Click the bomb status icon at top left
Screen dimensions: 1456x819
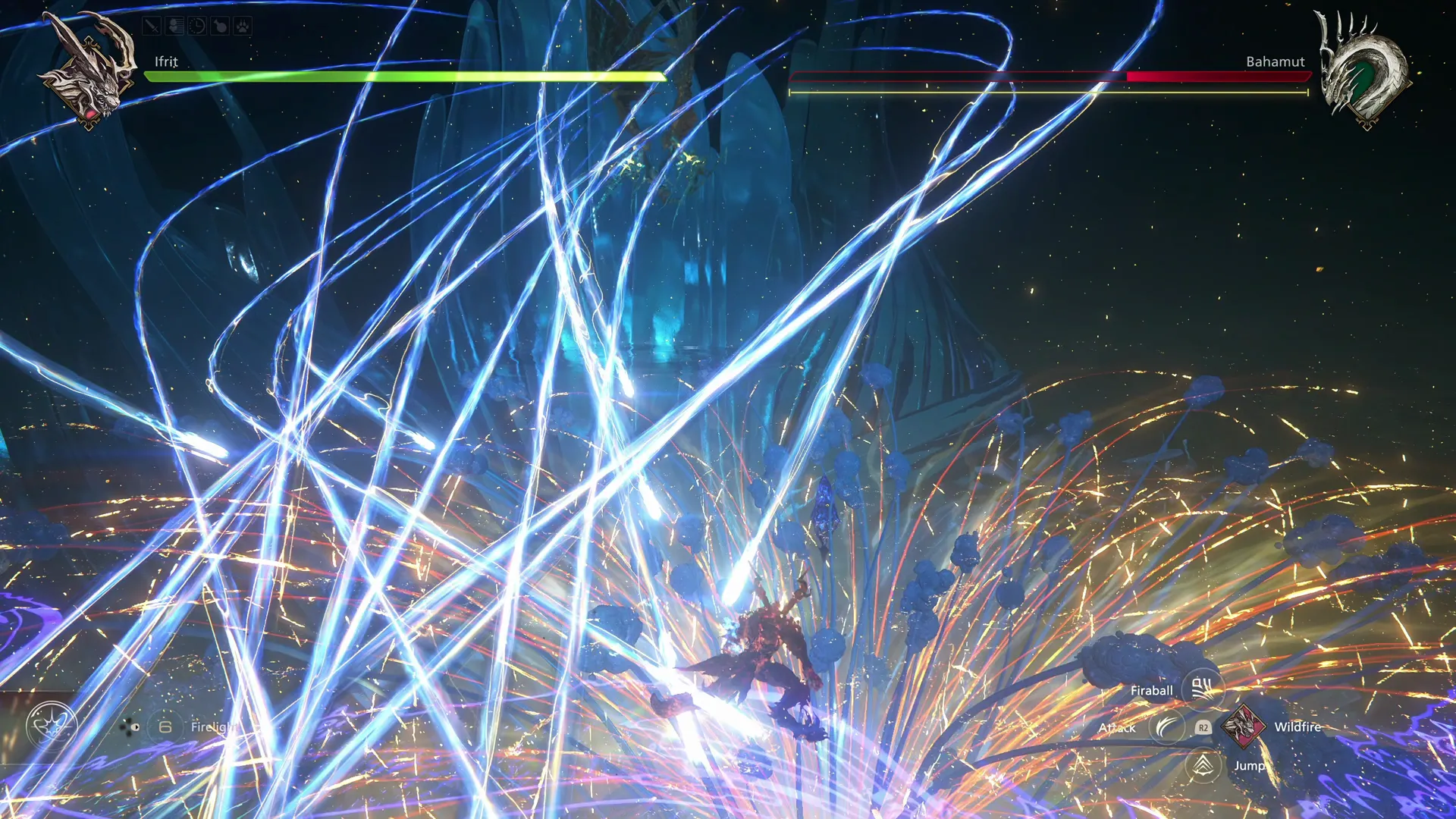(x=221, y=26)
